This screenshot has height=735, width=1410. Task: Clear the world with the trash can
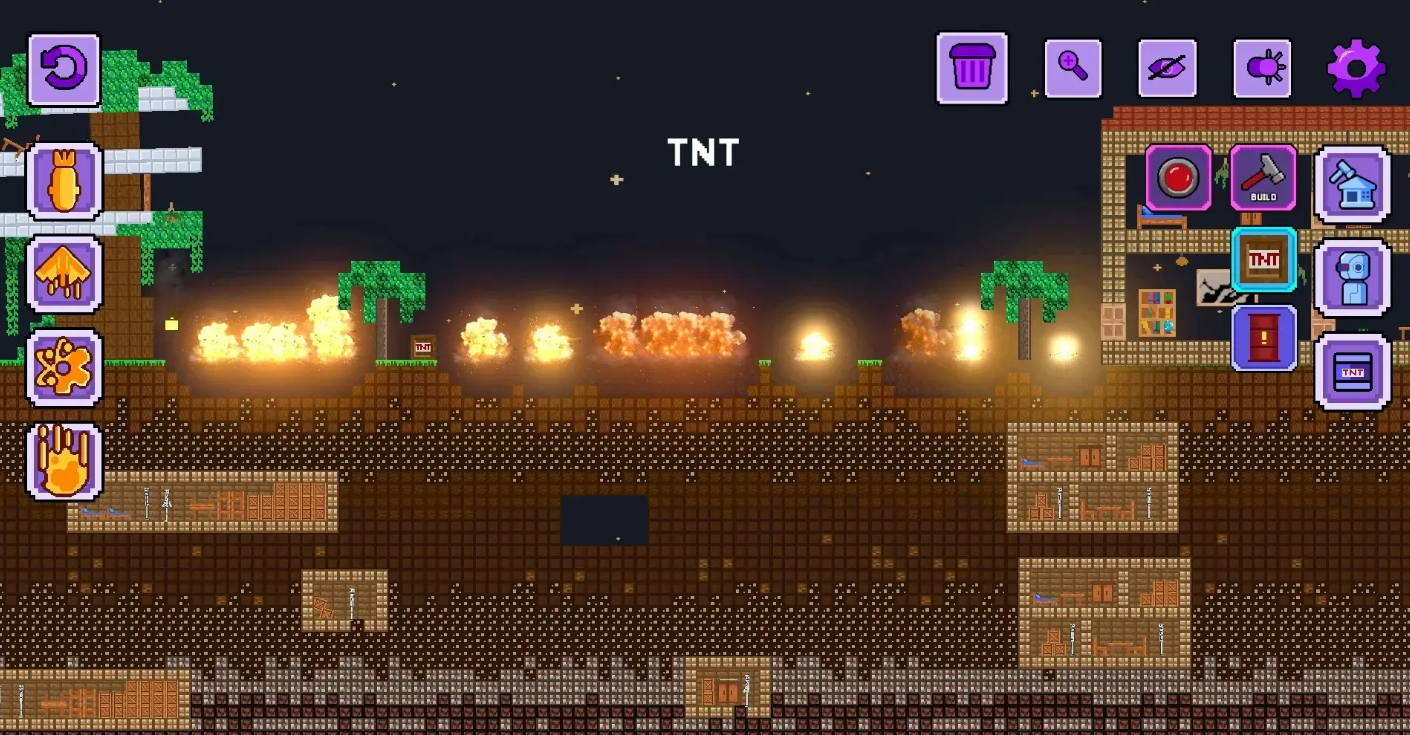972,68
